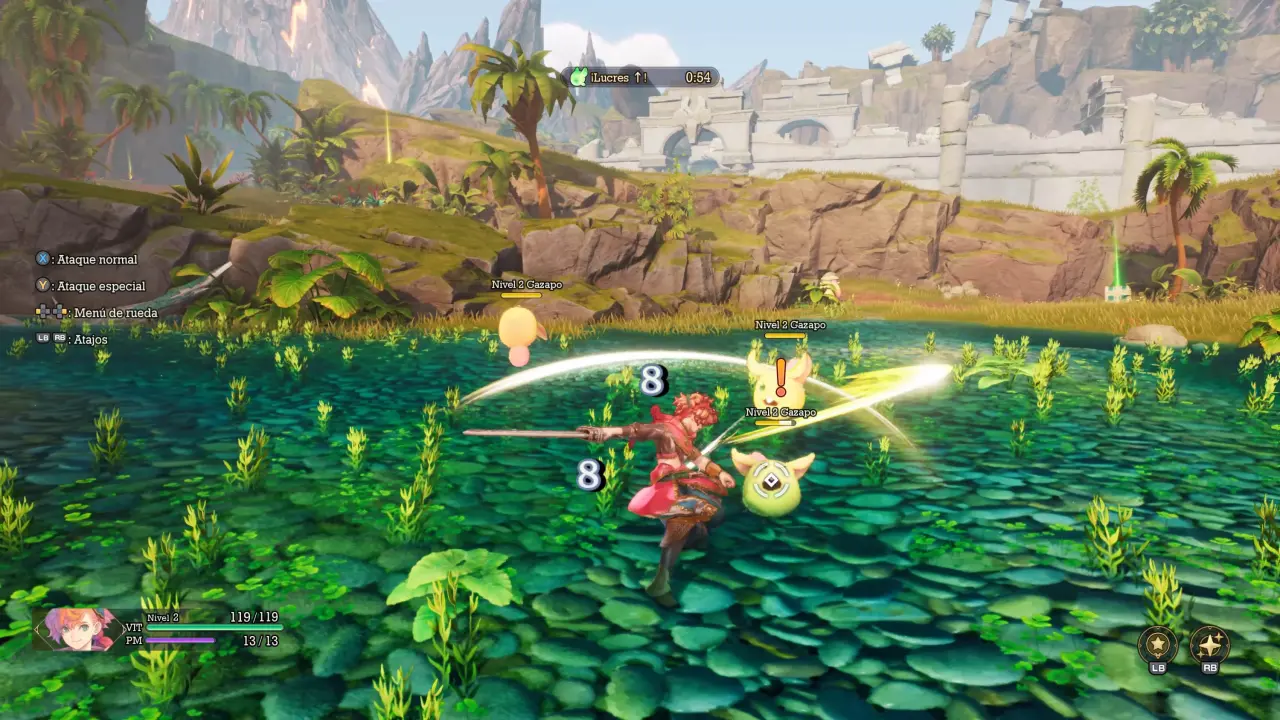
Task: Click the ¡Lucres! boost icon
Action: (x=578, y=77)
